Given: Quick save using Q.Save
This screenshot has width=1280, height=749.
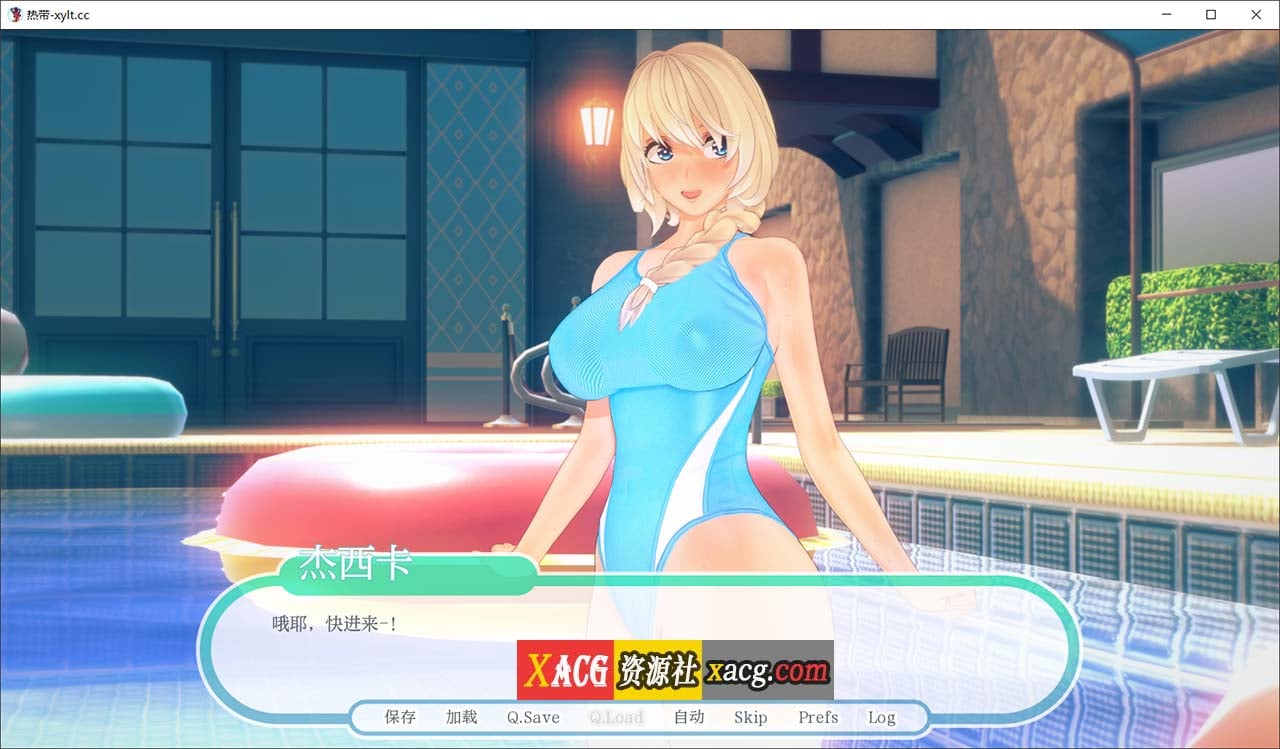Looking at the screenshot, I should click(531, 717).
